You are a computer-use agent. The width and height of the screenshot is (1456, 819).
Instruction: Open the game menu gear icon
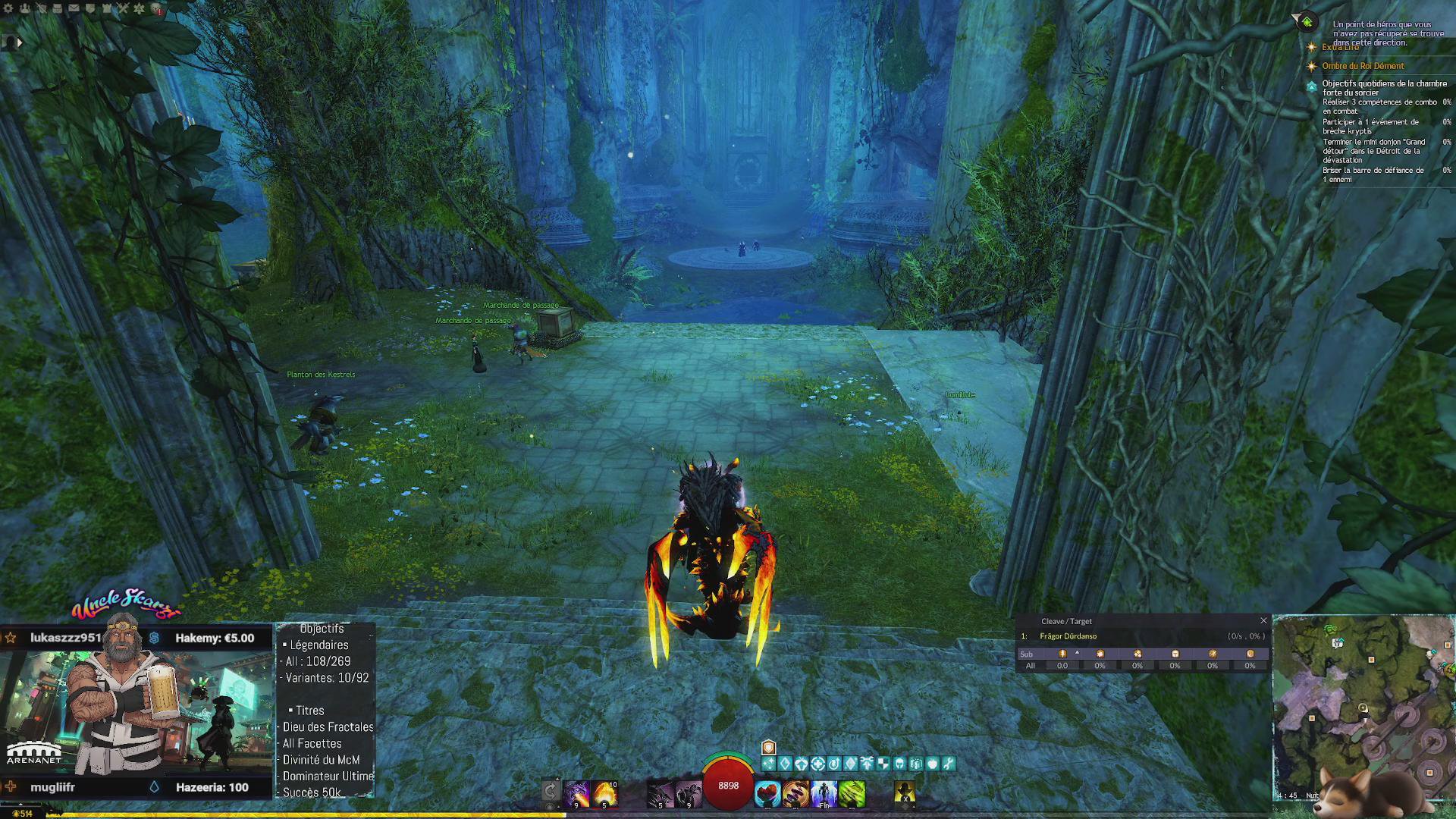click(8, 8)
